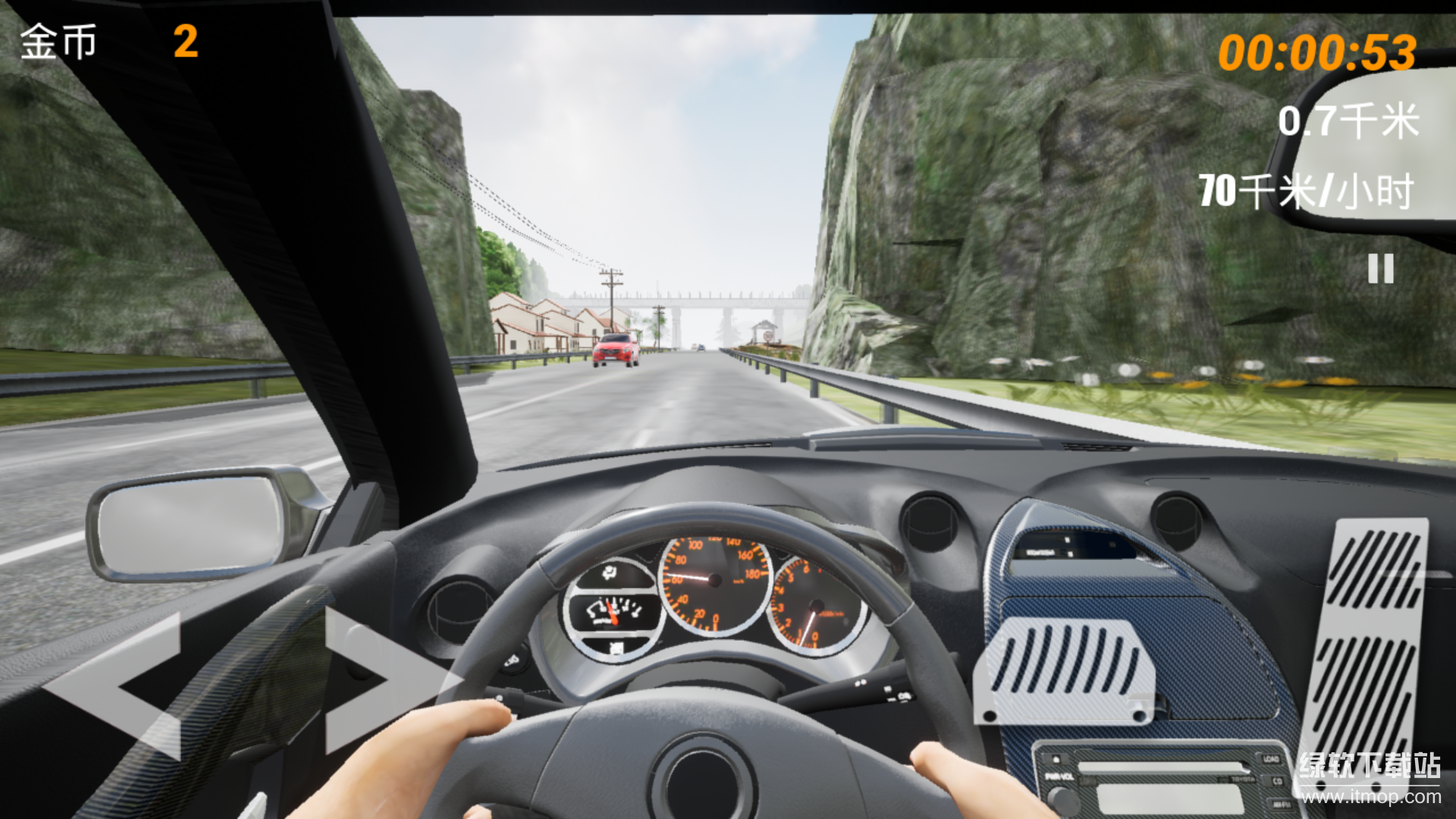Hit the tall accelerator pedal
Image resolution: width=1456 pixels, height=819 pixels.
click(x=1367, y=645)
